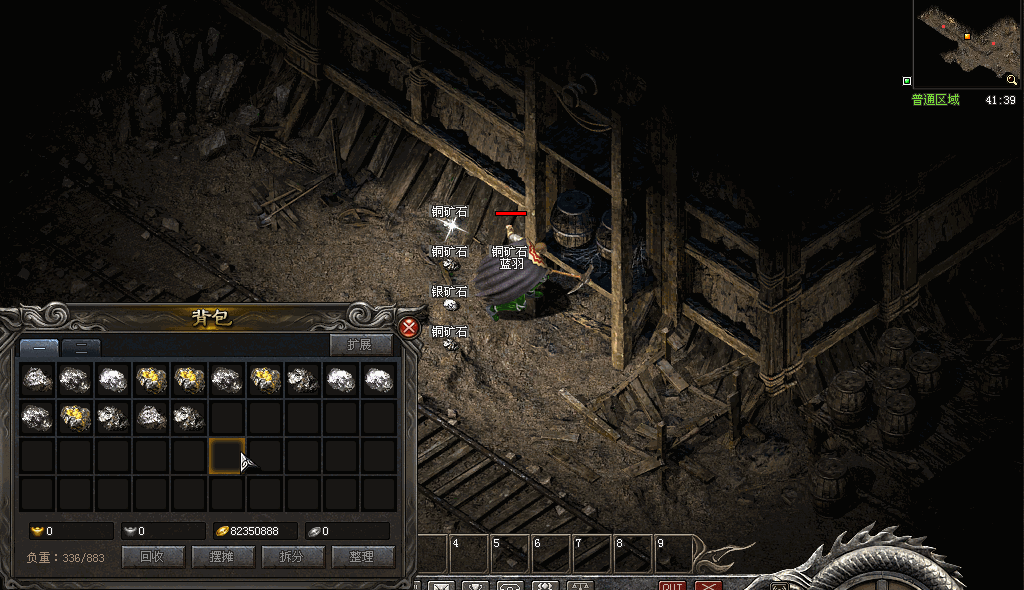Select hotbar slot 5
This screenshot has height=590, width=1024.
pyautogui.click(x=509, y=553)
